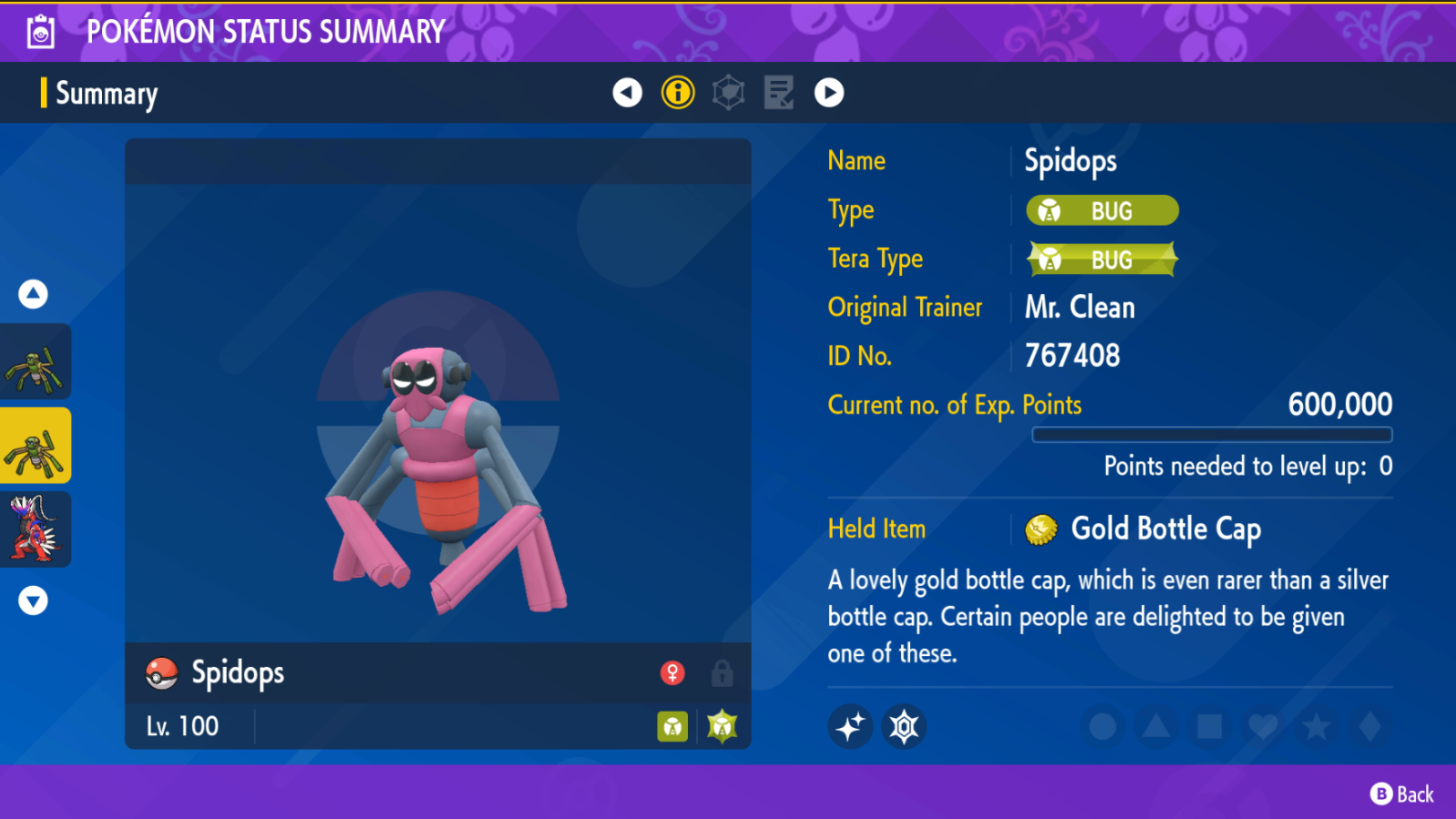Click the padlock icon beside Spidops name
This screenshot has width=1456, height=819.
[x=723, y=673]
